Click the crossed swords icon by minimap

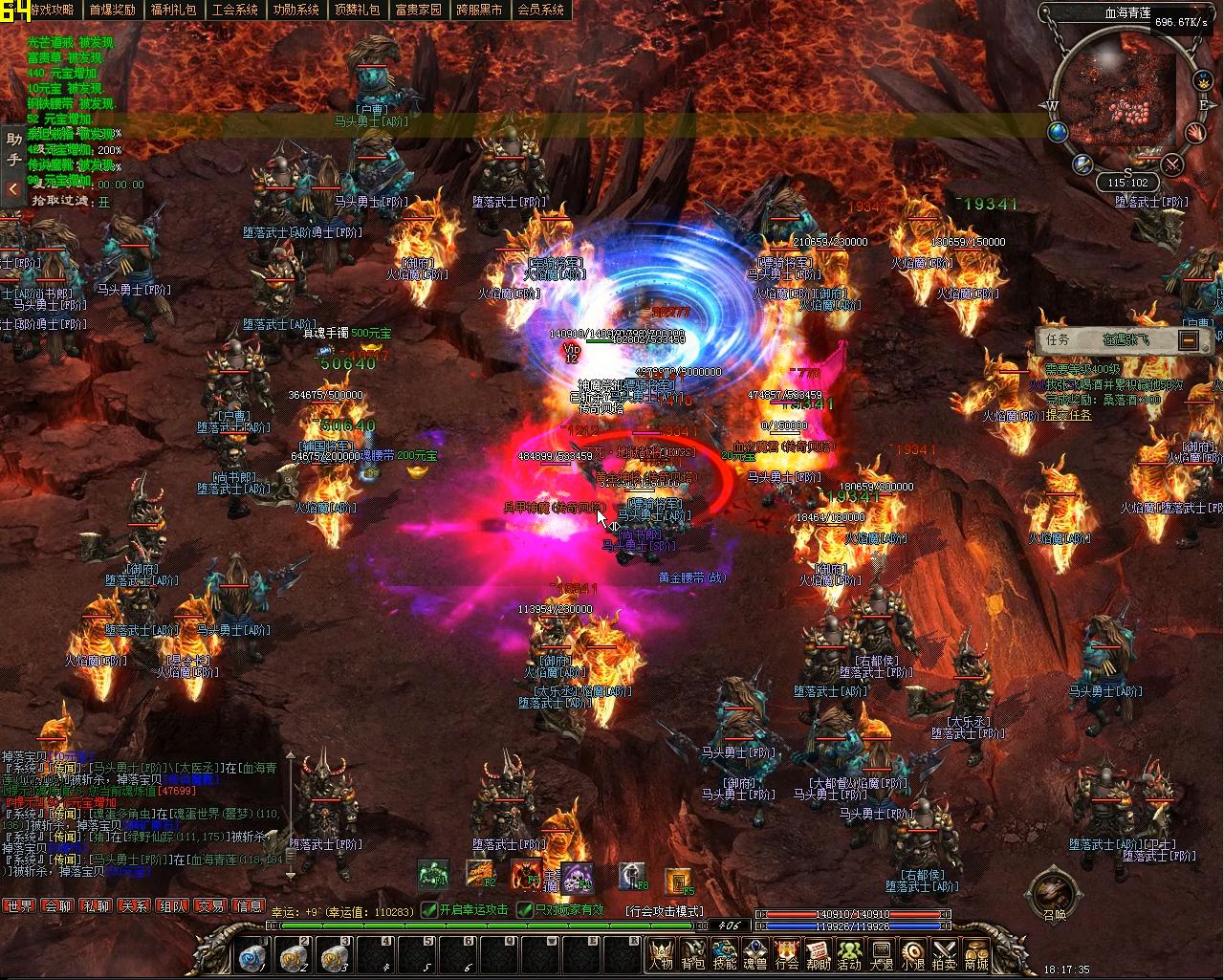[1173, 164]
